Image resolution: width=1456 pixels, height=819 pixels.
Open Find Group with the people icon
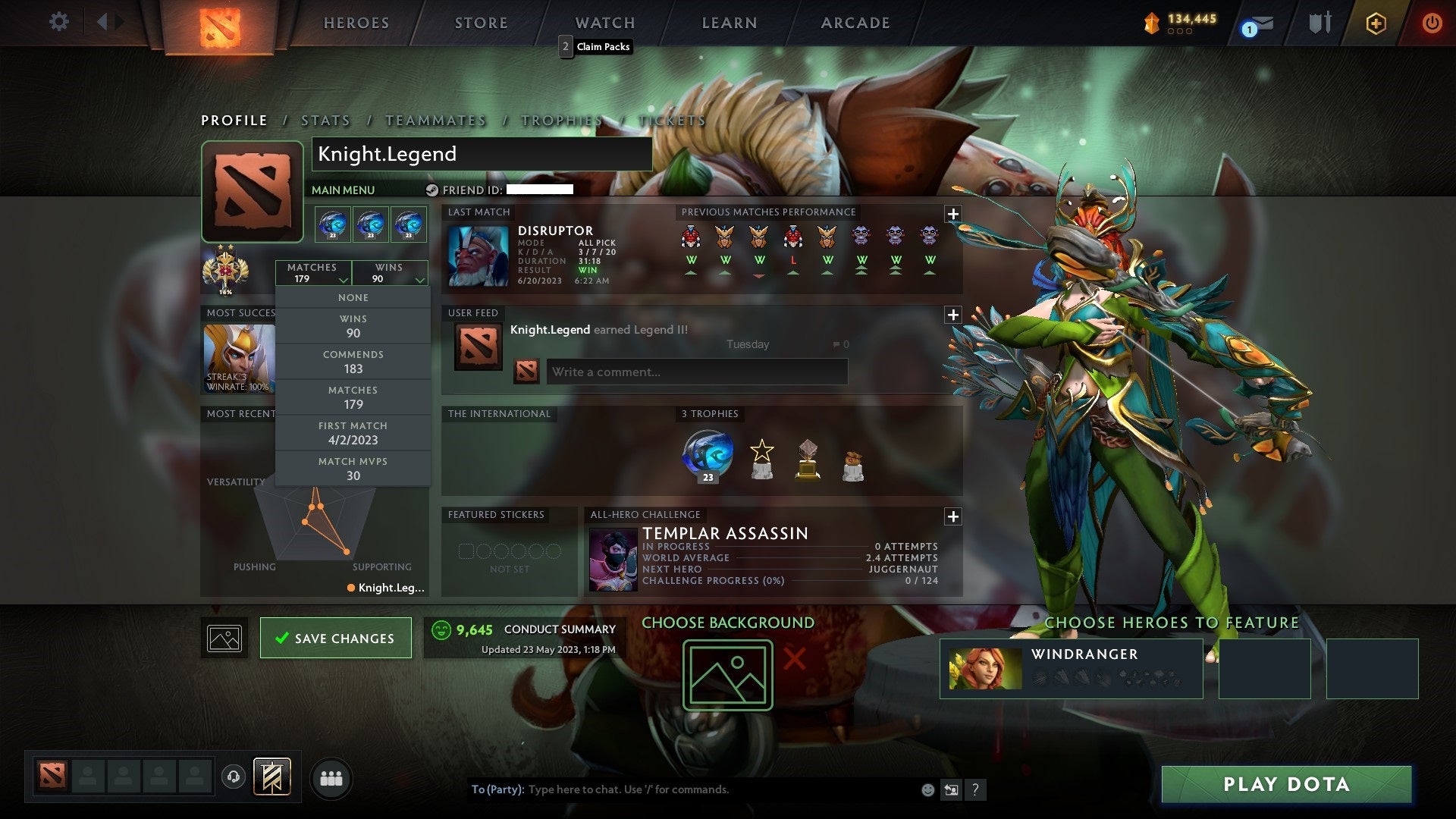click(331, 777)
